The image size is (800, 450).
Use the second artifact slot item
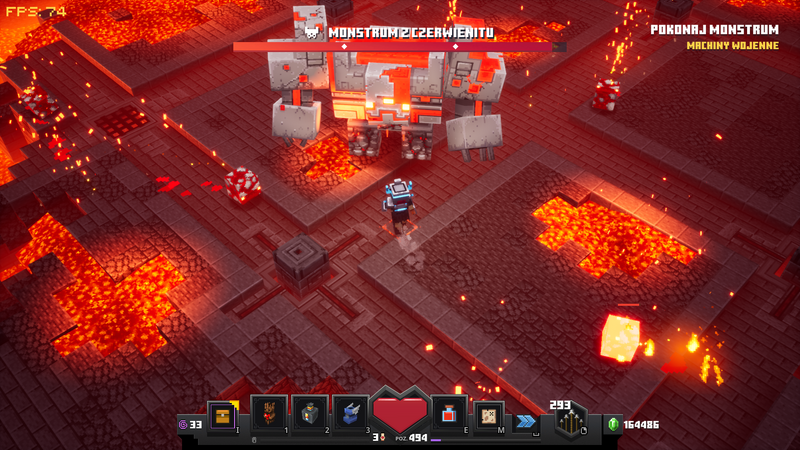coord(310,413)
